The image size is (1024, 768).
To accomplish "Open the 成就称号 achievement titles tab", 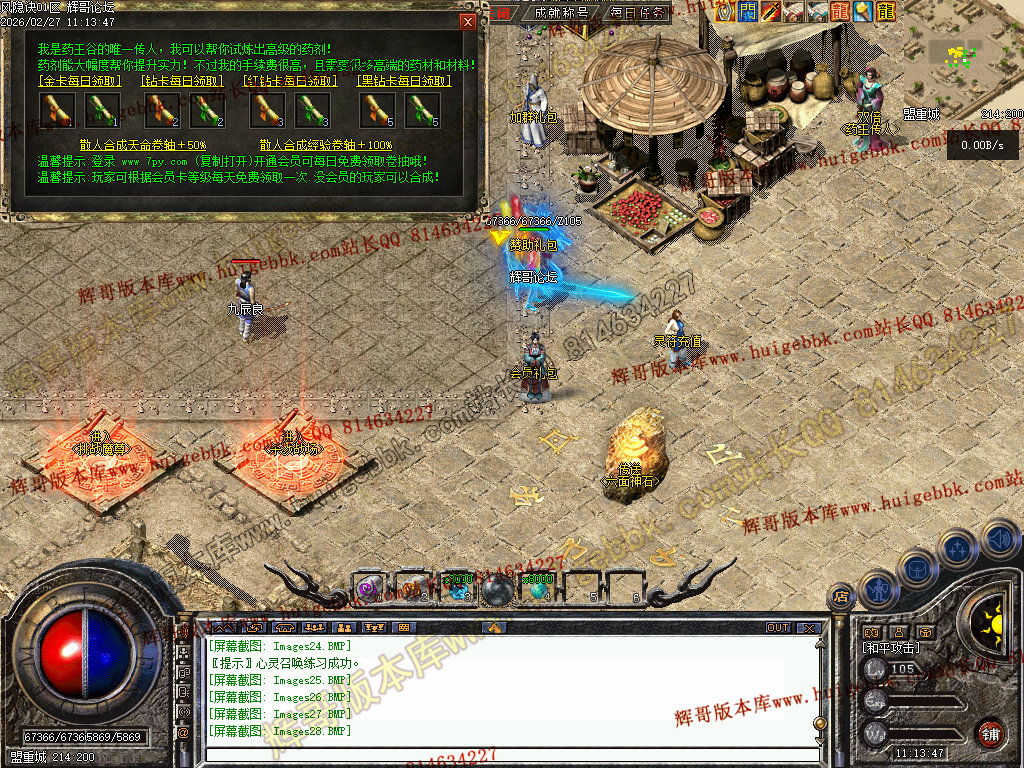I will (x=562, y=13).
